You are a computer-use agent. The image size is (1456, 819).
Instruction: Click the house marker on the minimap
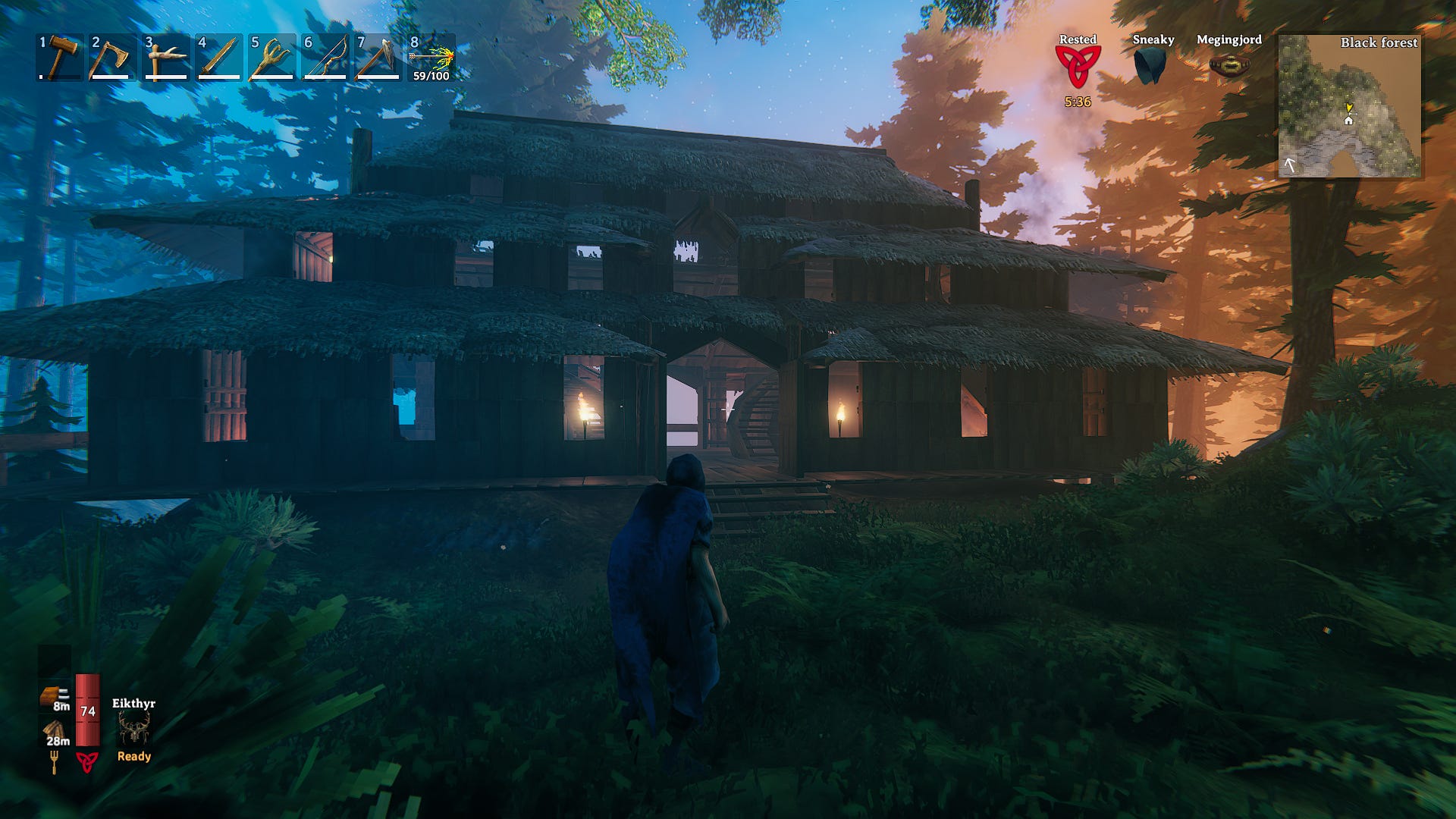tap(1348, 120)
